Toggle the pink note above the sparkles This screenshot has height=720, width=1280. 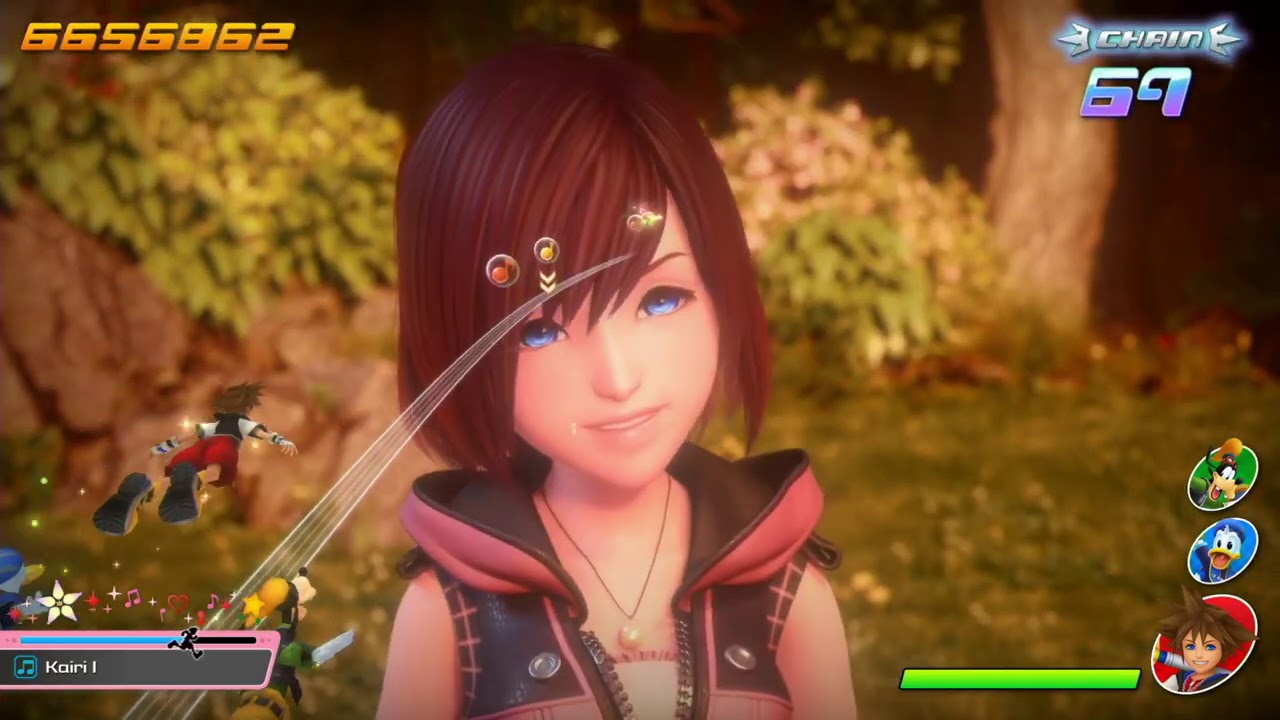pyautogui.click(x=132, y=597)
